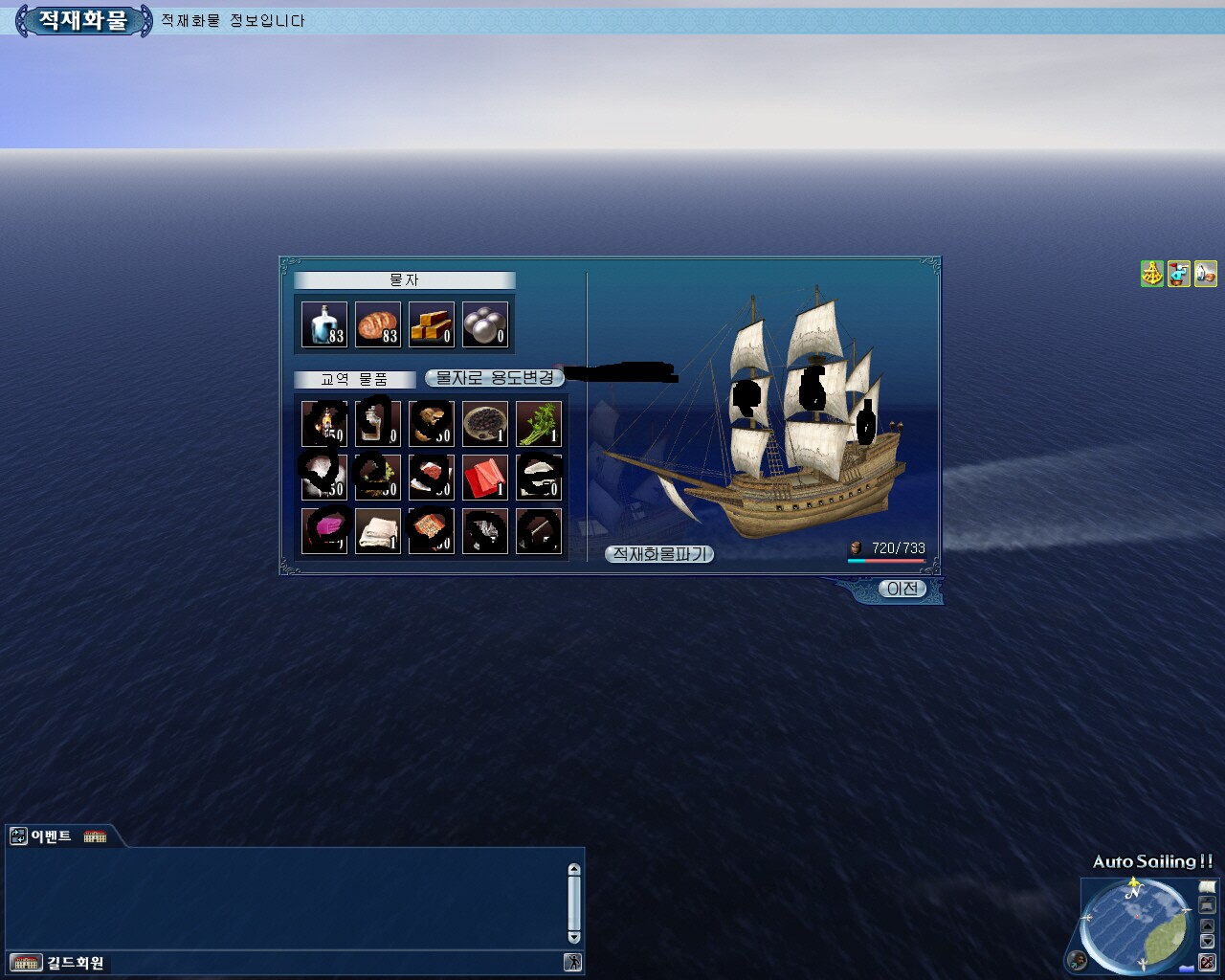Choose the 적재화물파기 discard cargo button
1225x980 pixels.
[x=659, y=554]
